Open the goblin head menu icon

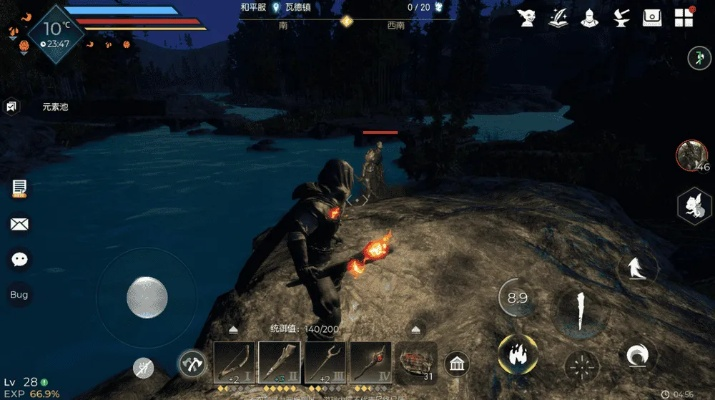point(526,17)
